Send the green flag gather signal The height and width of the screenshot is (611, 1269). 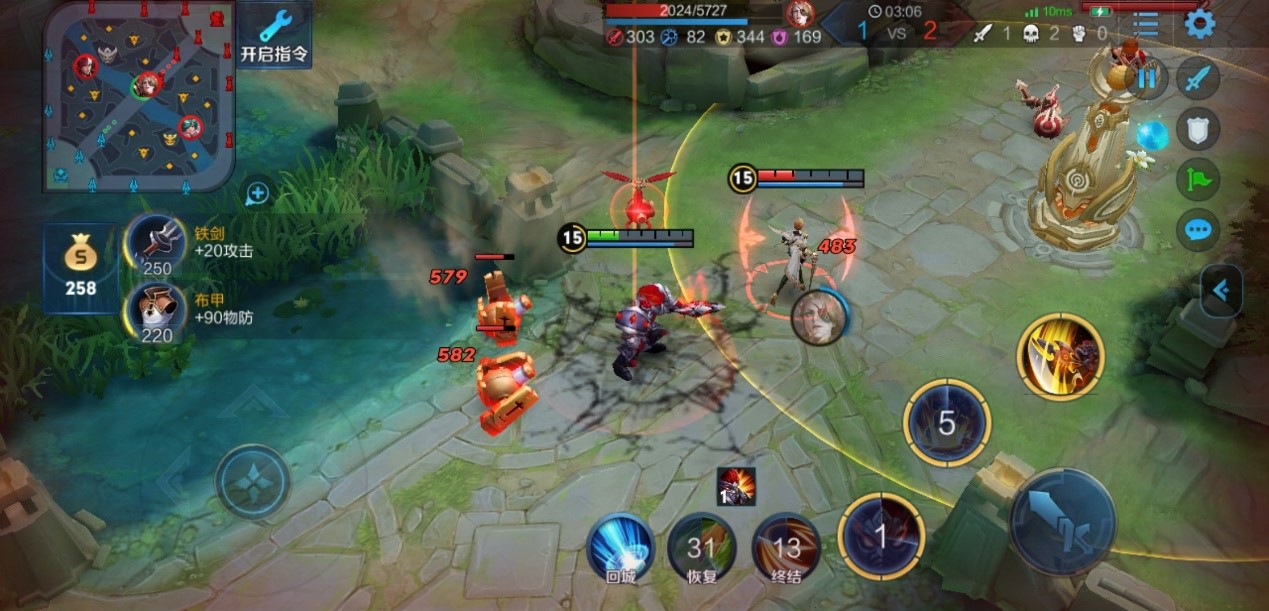tap(1197, 179)
